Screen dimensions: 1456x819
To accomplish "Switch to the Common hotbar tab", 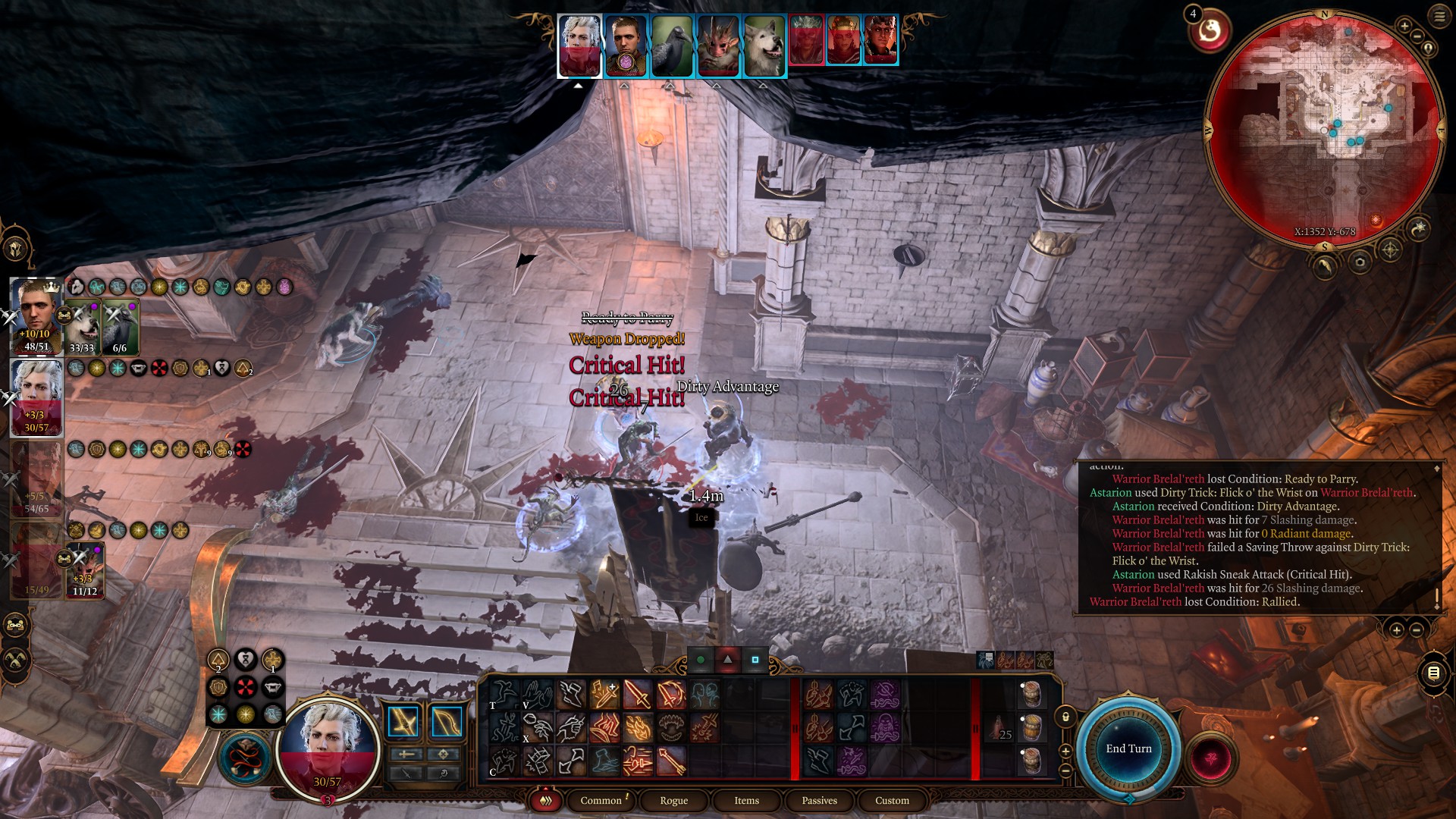I will [x=601, y=800].
